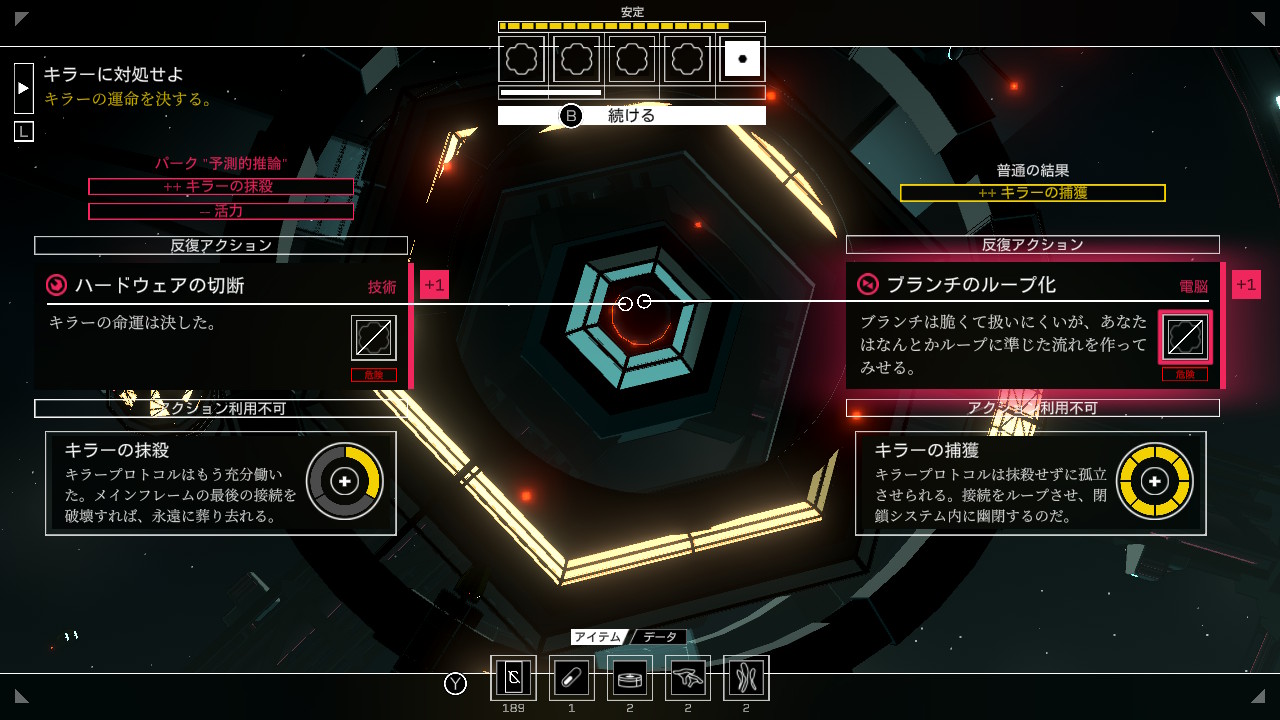
Task: Select the capsule pill item slot
Action: 571,678
